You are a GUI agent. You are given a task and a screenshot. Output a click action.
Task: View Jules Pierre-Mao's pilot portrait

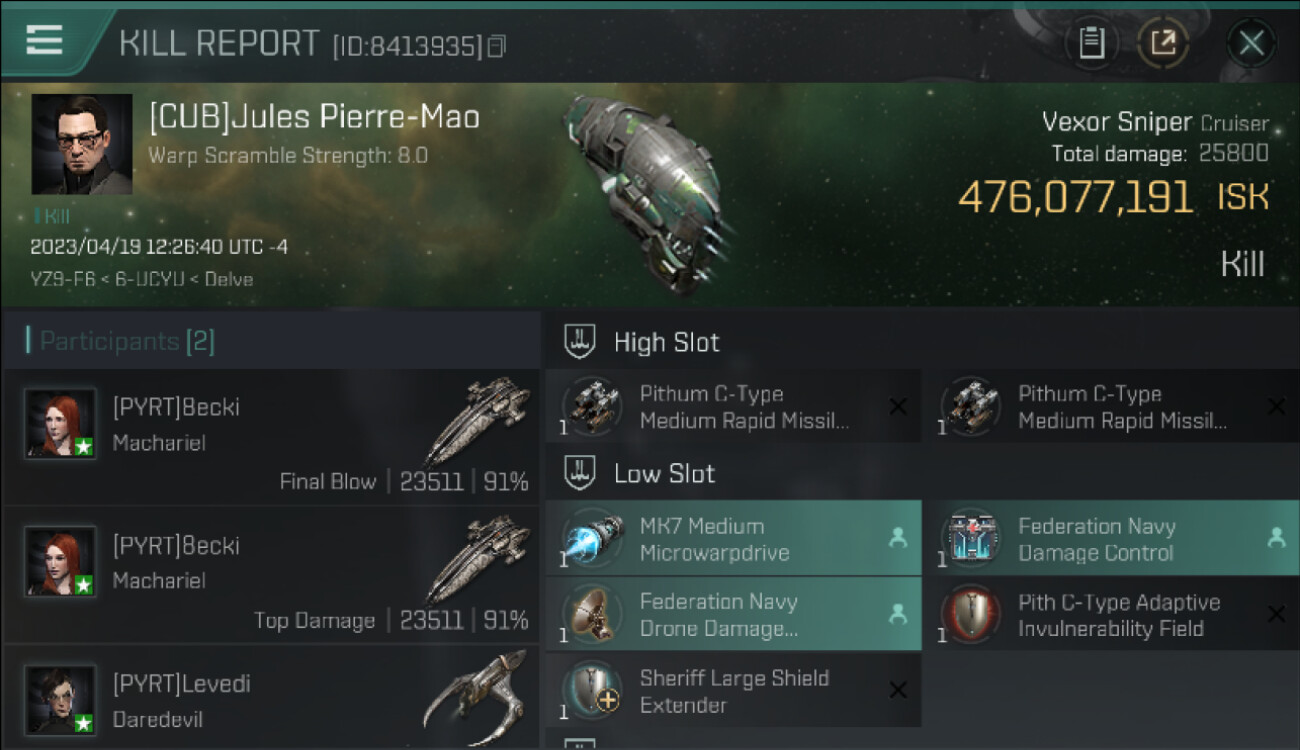tap(82, 144)
